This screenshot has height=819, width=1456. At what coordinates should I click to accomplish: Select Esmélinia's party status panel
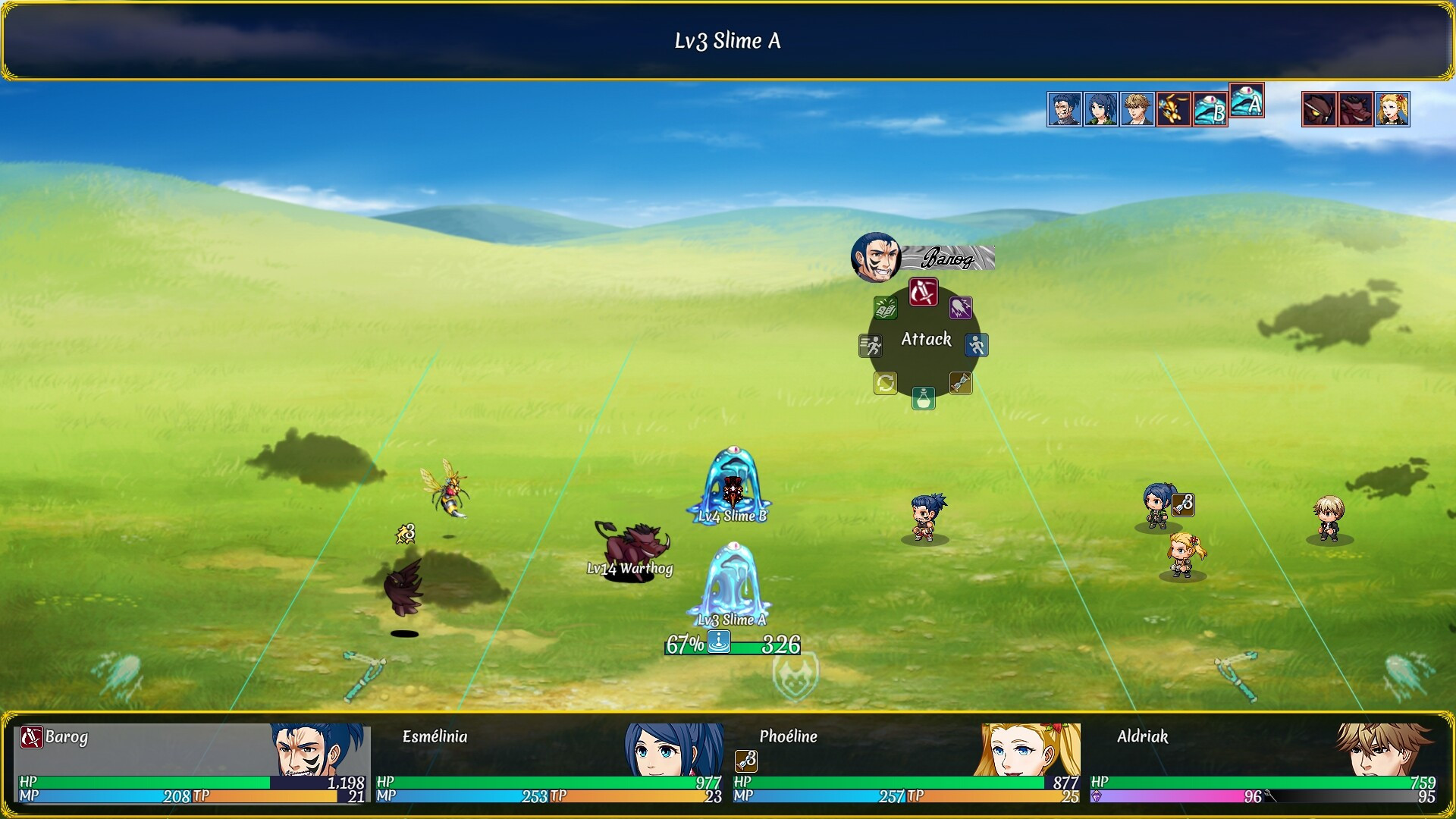[x=549, y=763]
